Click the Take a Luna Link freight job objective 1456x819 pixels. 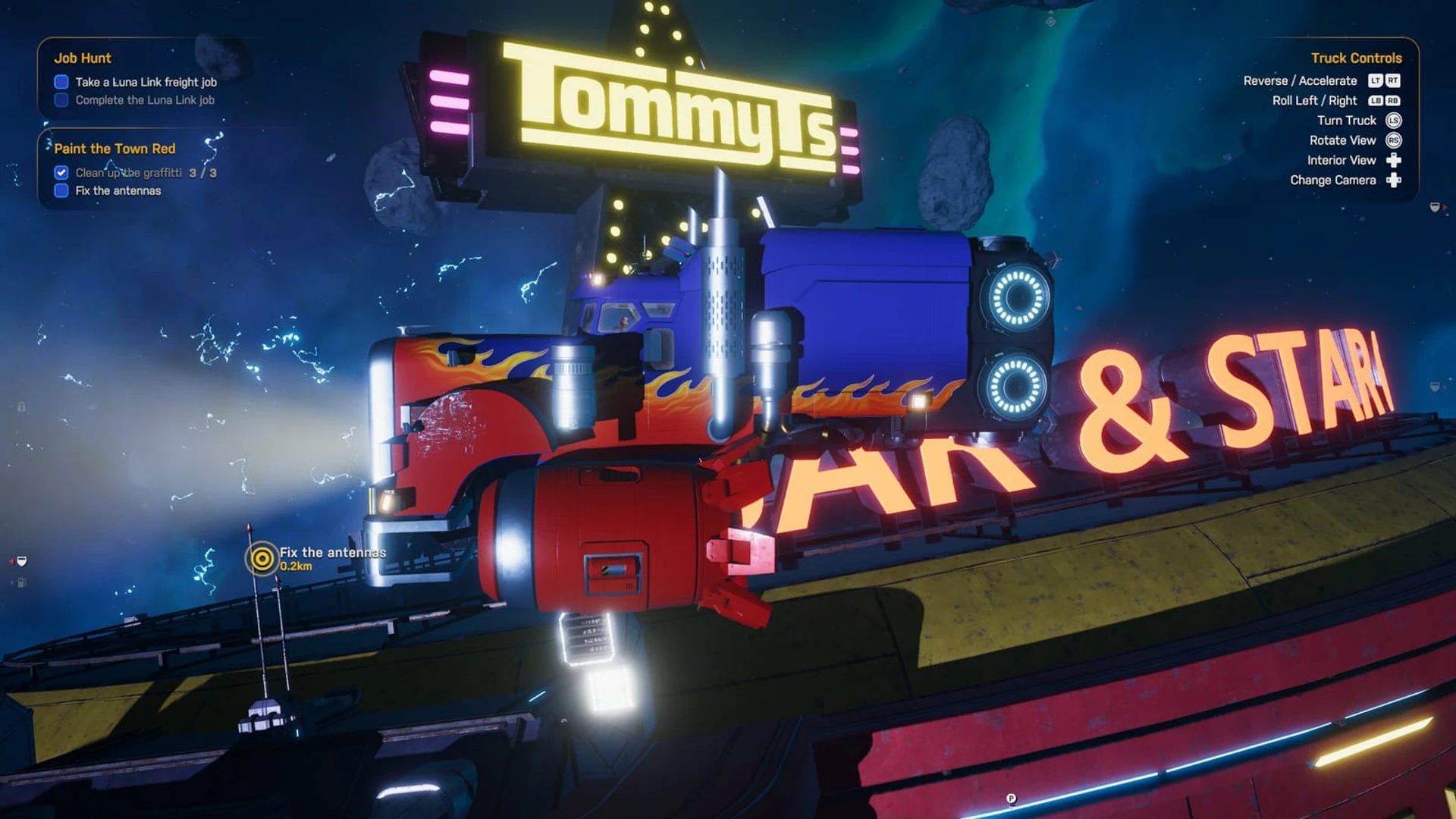(146, 82)
